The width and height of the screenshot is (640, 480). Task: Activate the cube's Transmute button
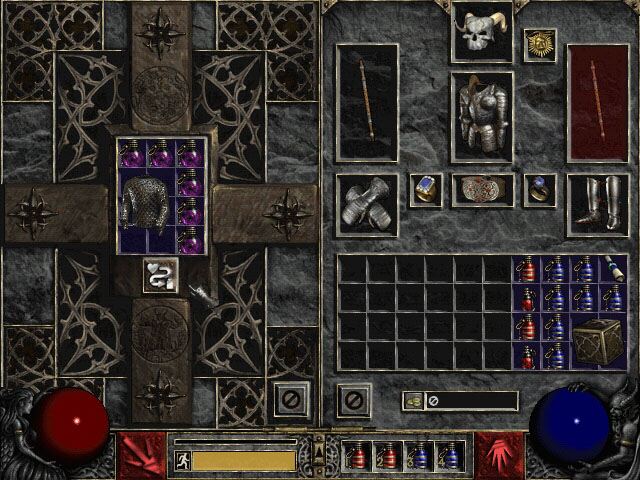coord(160,275)
